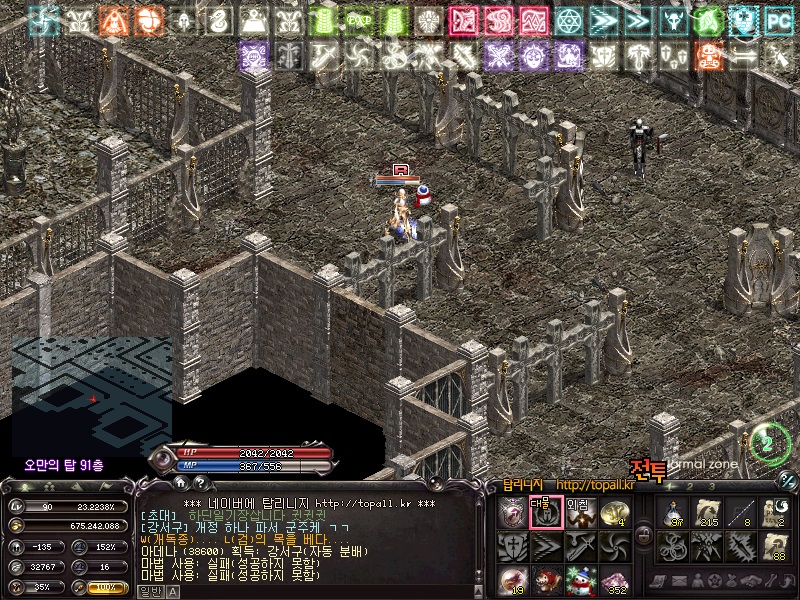The width and height of the screenshot is (800, 600).
Task: Use the scroll stack showing 215
Action: point(708,512)
